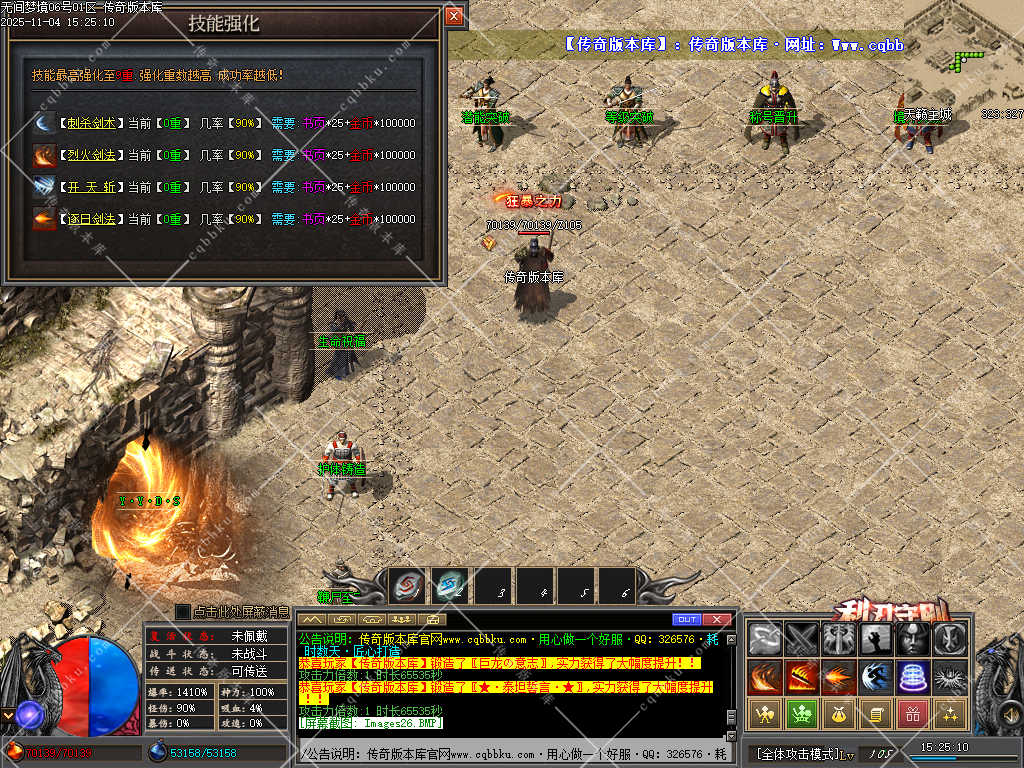Trigger the blue crescent dash skill

tap(876, 677)
